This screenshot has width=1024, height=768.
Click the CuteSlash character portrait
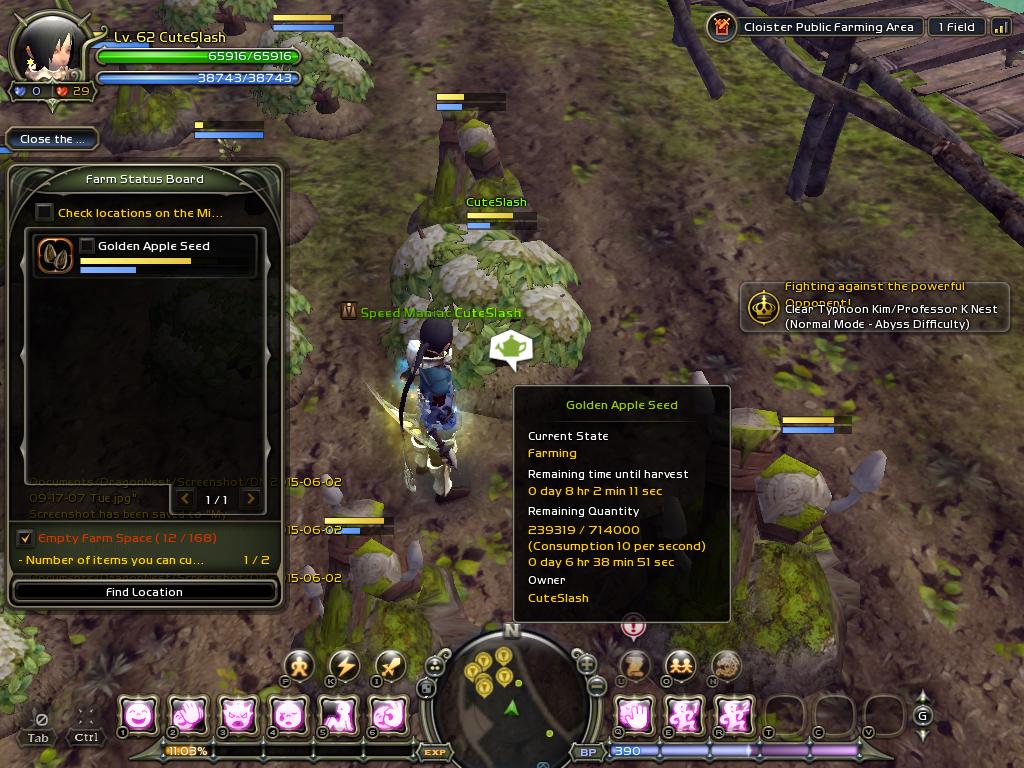[x=48, y=50]
